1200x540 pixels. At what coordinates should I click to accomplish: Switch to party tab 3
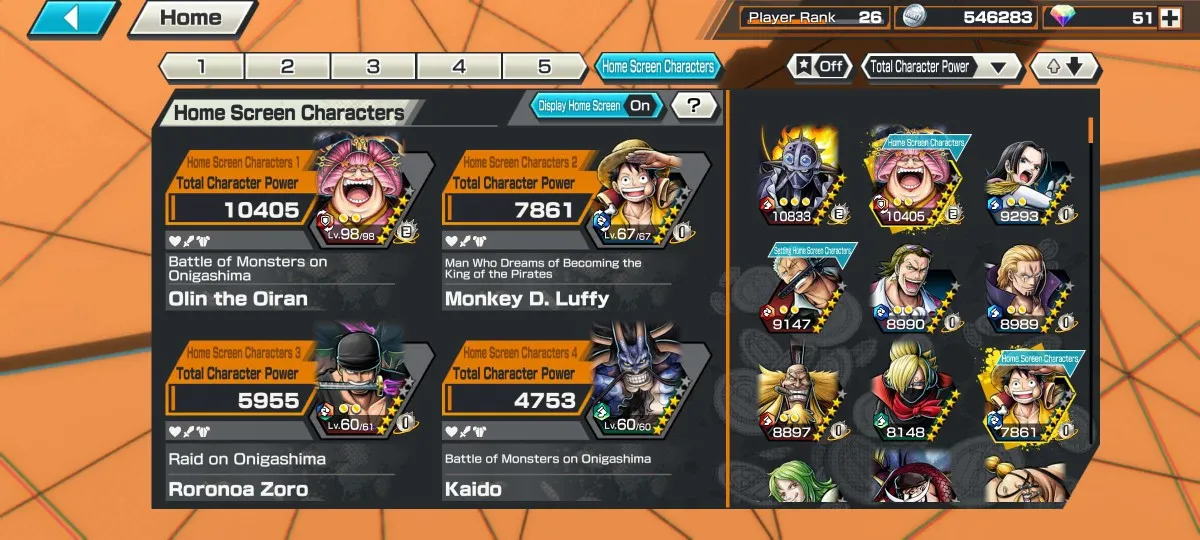click(373, 67)
